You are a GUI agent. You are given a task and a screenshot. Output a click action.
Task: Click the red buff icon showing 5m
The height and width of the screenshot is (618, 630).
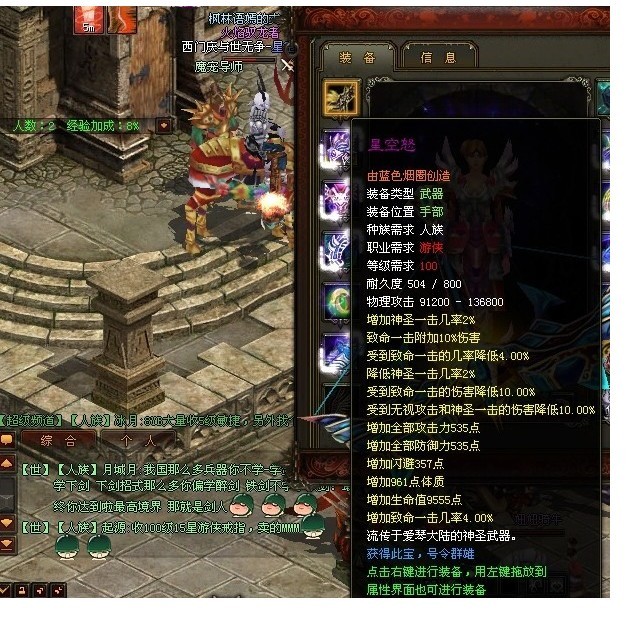point(90,18)
